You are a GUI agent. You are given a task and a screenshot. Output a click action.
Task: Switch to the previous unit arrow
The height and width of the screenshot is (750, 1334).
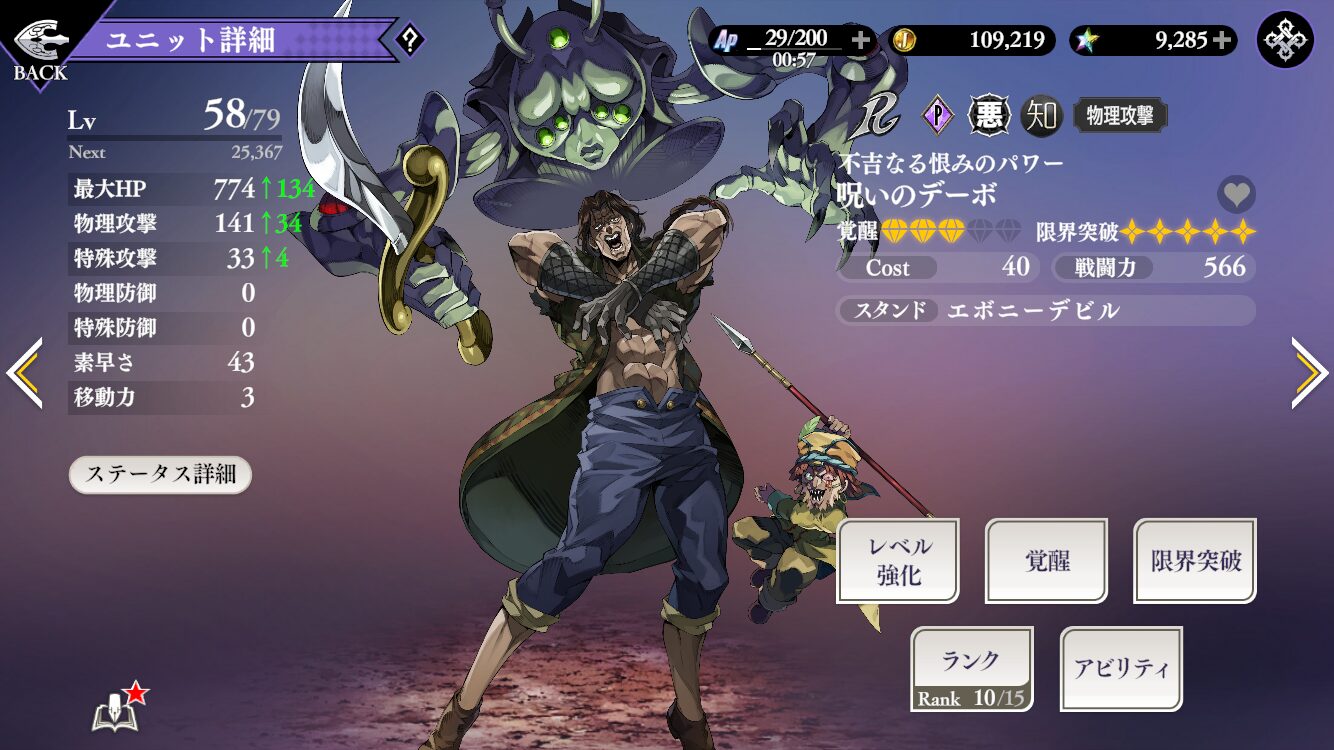coord(24,373)
